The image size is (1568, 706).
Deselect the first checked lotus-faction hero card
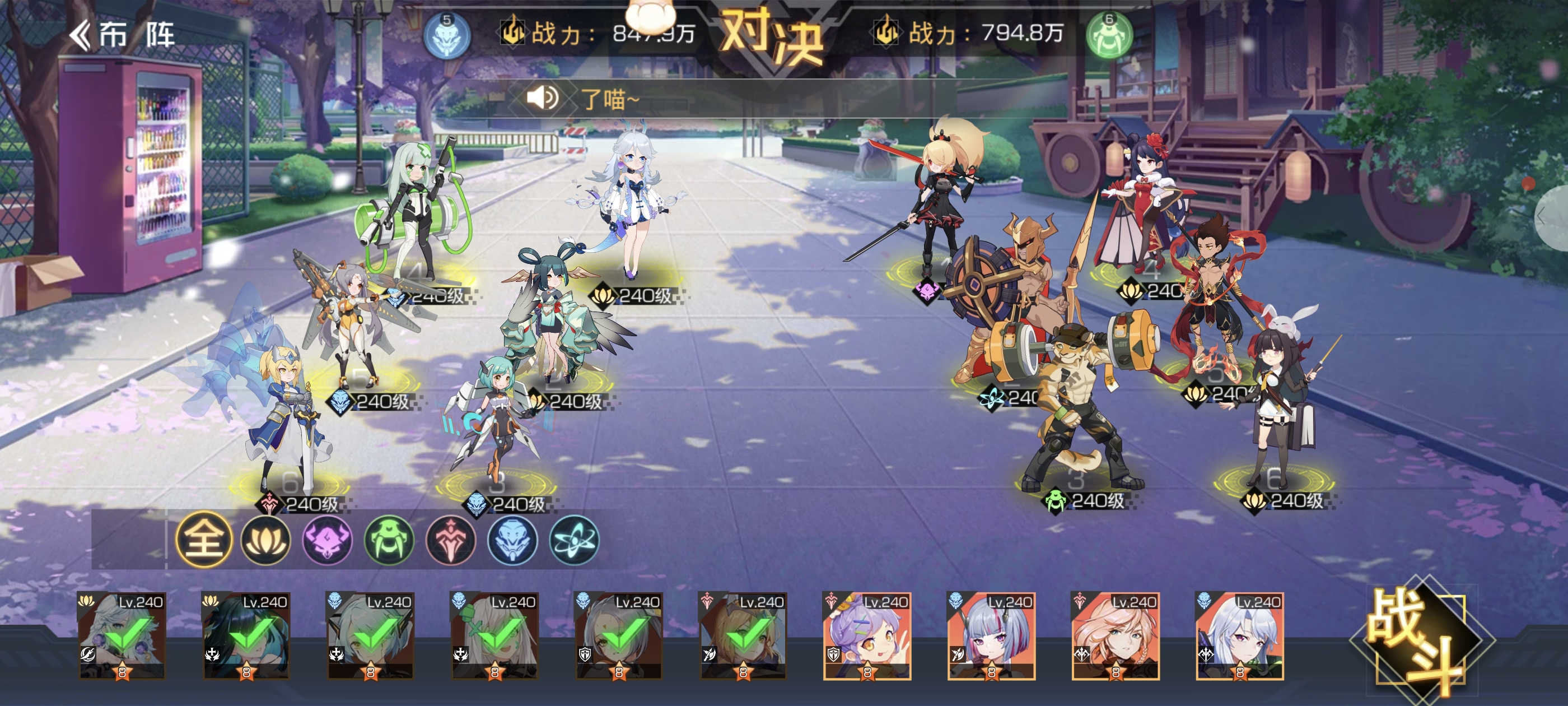tap(122, 635)
